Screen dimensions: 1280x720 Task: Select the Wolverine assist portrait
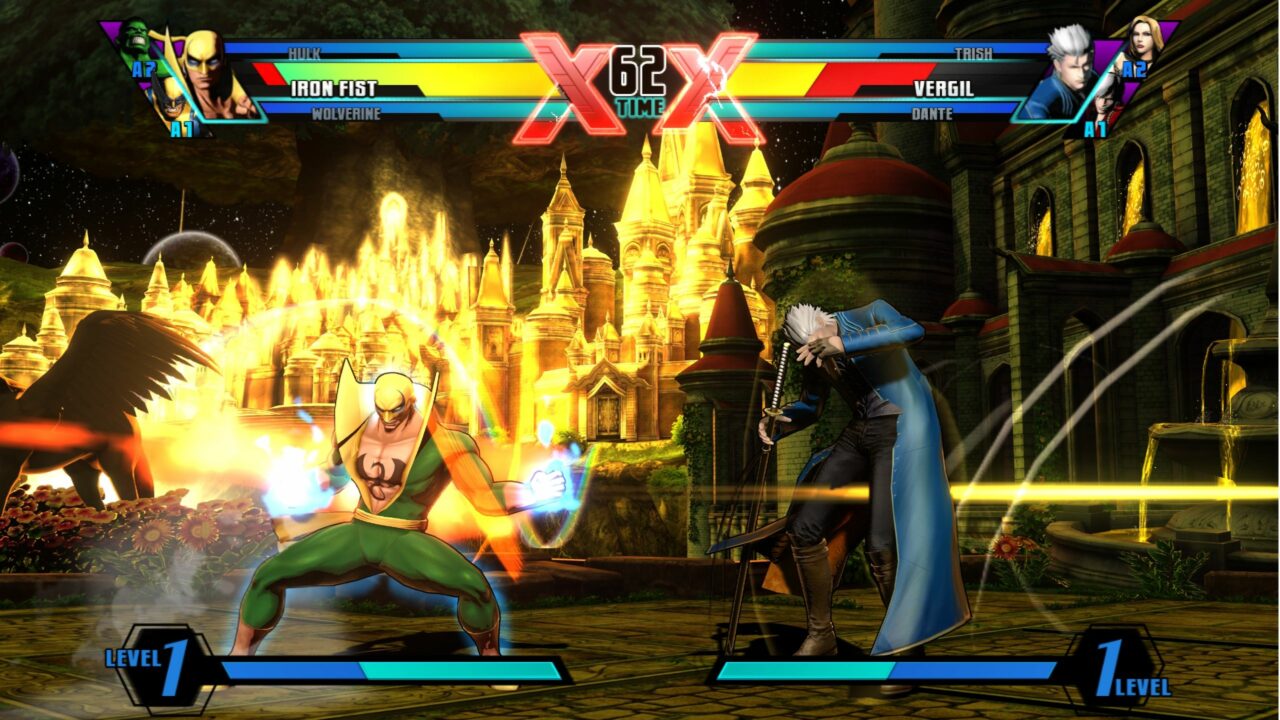click(x=175, y=105)
